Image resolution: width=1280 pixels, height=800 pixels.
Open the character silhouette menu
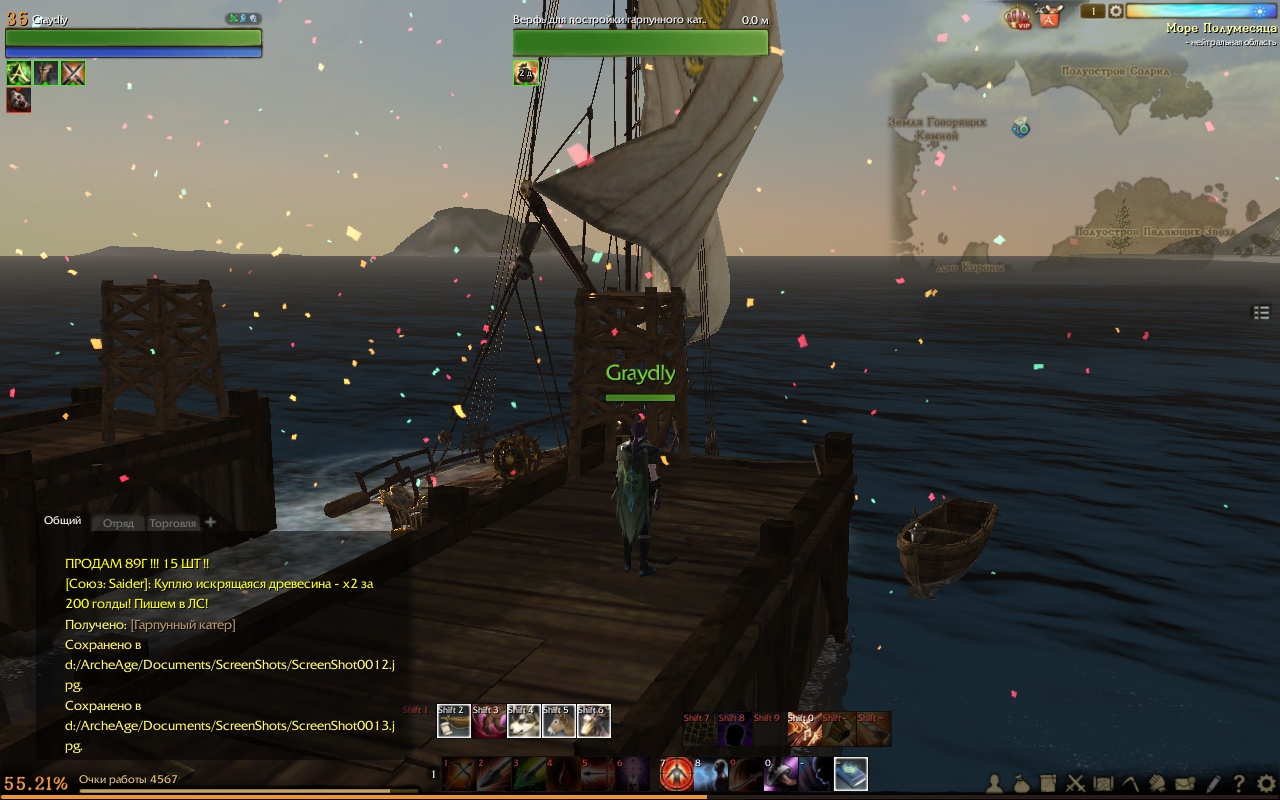coord(995,784)
